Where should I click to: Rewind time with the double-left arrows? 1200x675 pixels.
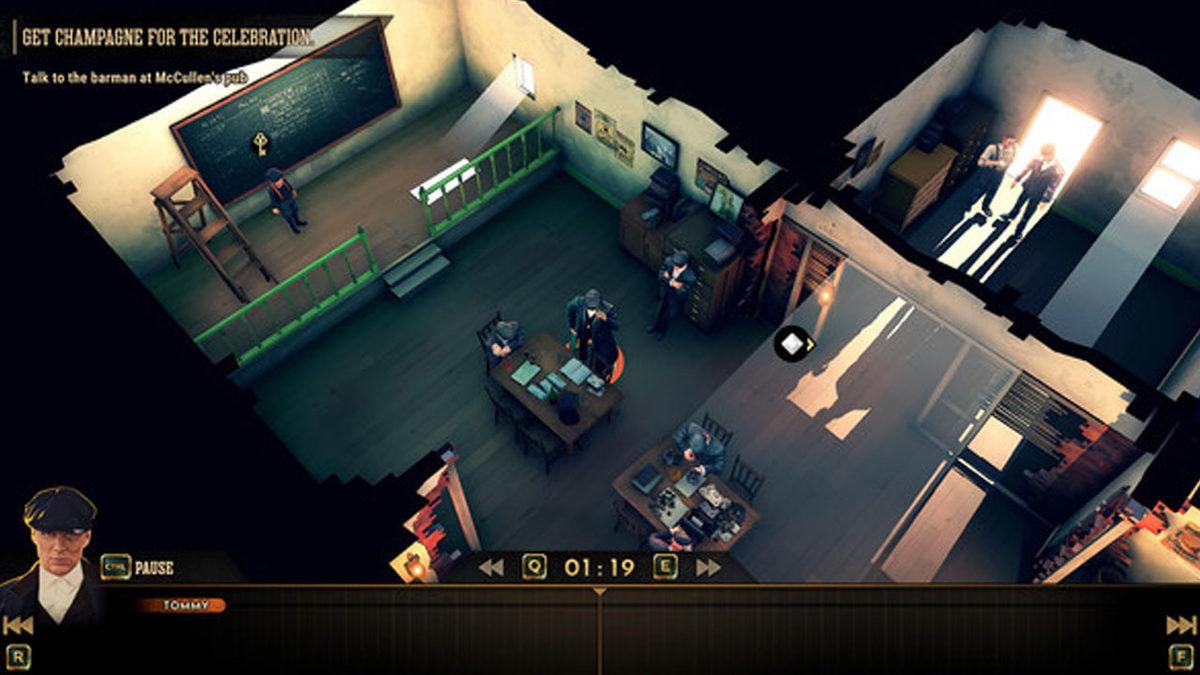coord(490,568)
